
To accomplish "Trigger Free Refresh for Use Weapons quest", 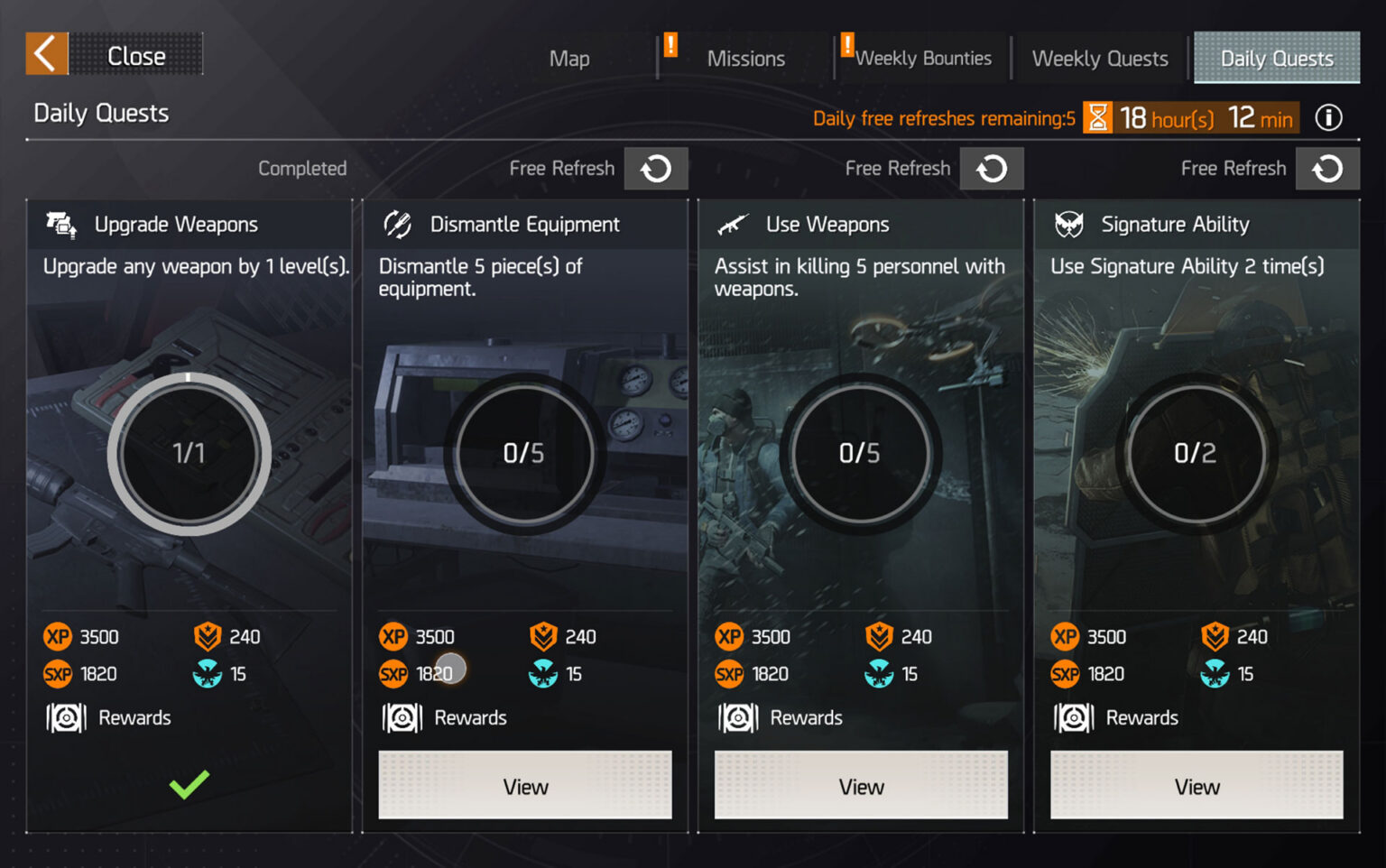I will (992, 168).
